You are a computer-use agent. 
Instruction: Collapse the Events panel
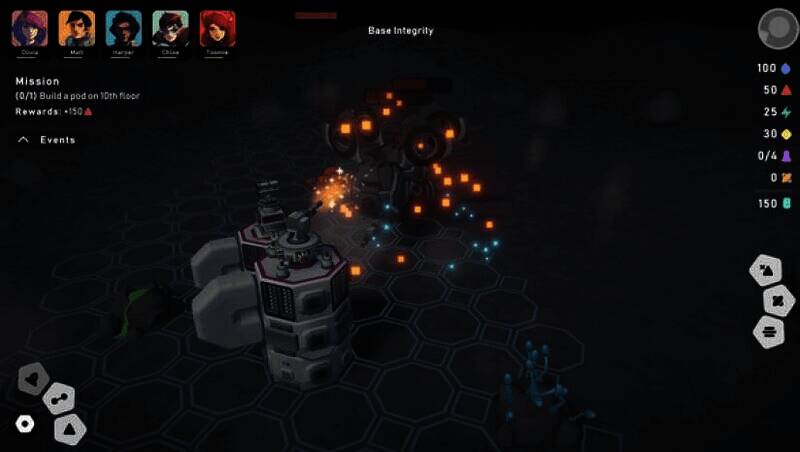[24, 140]
